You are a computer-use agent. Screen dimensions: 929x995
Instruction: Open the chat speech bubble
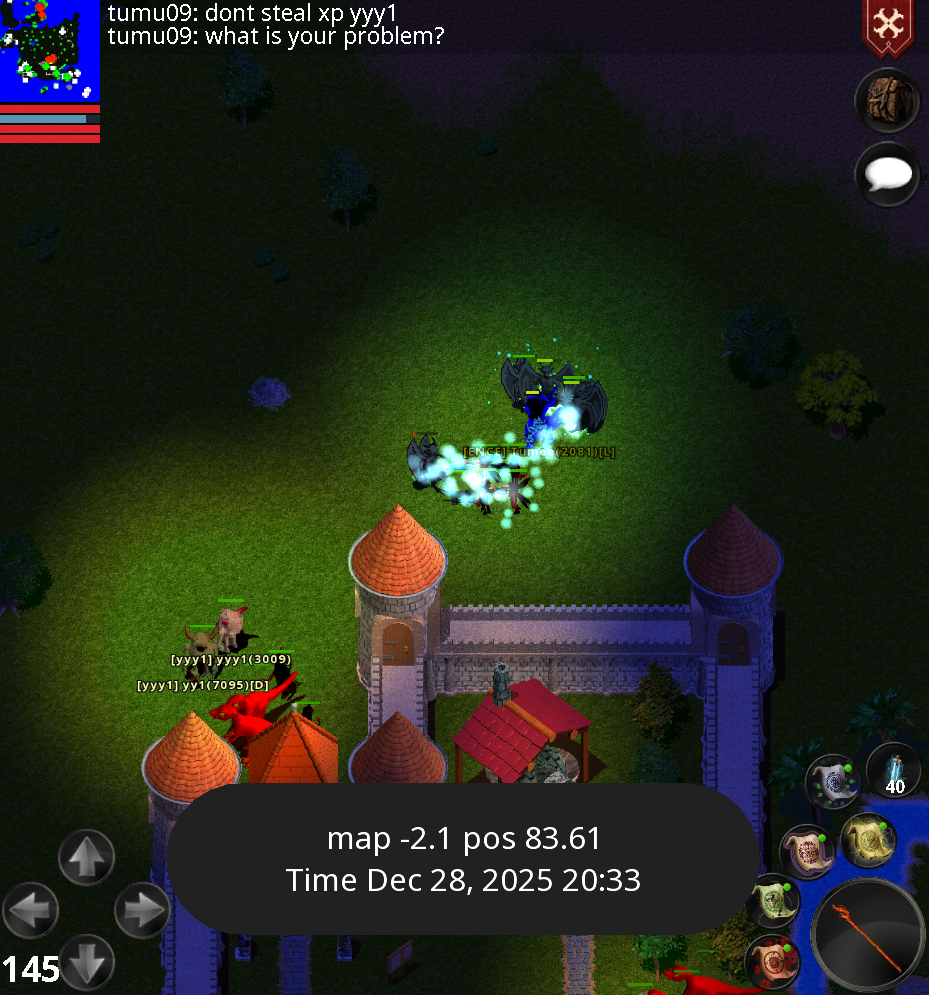coord(887,176)
